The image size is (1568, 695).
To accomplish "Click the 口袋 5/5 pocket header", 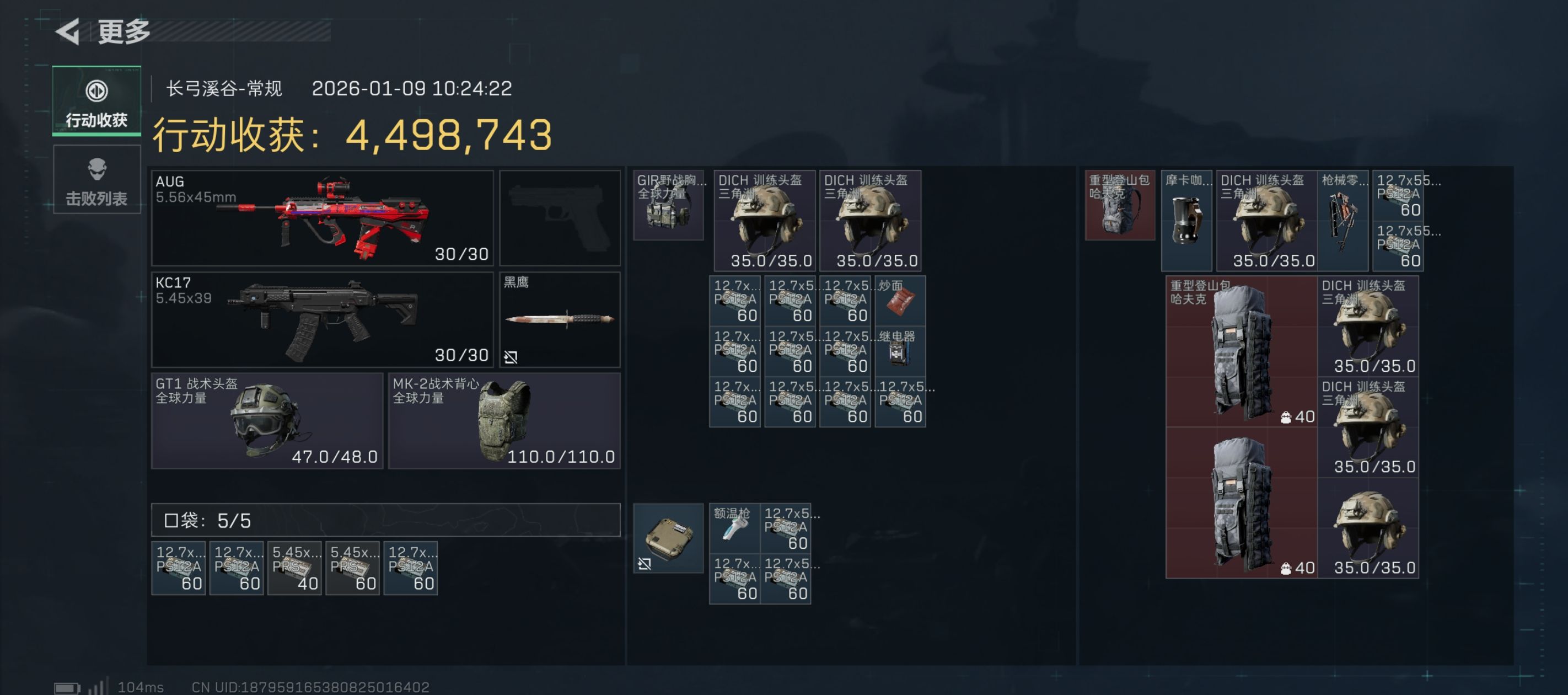I will click(385, 520).
